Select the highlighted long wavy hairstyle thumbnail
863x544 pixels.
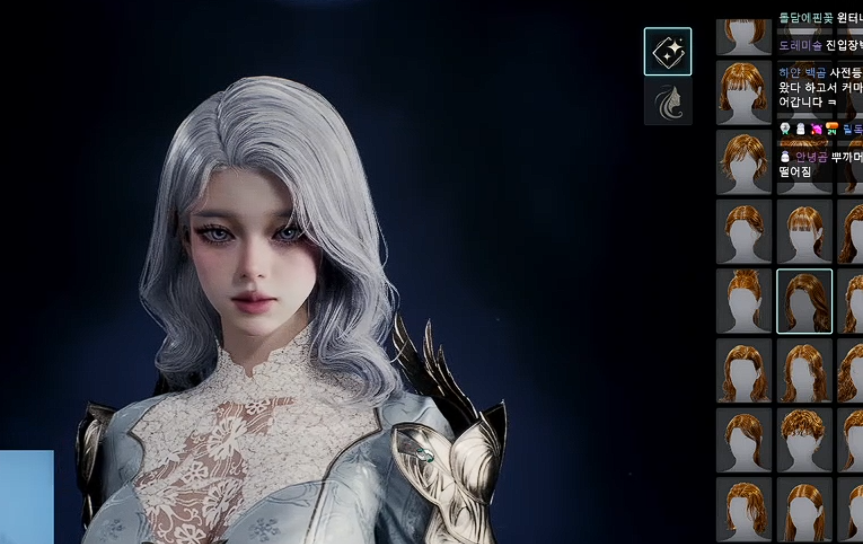(x=804, y=301)
